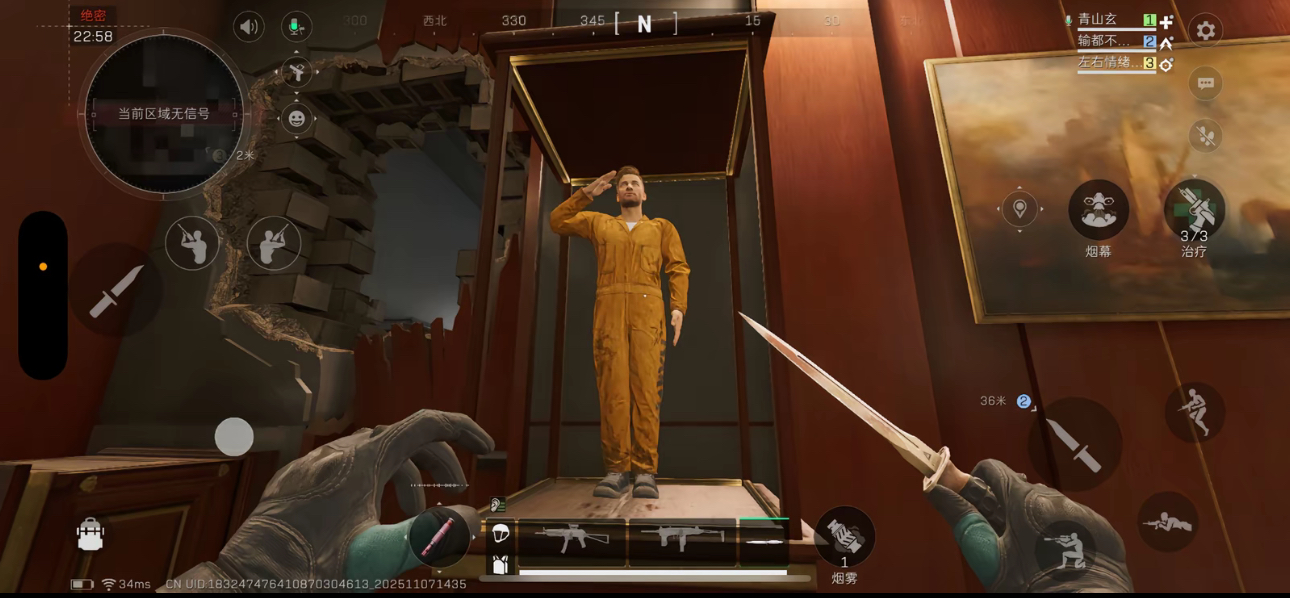This screenshot has width=1290, height=598.
Task: Activate the 烟幕 smoke screen ability
Action: pyautogui.click(x=1098, y=210)
